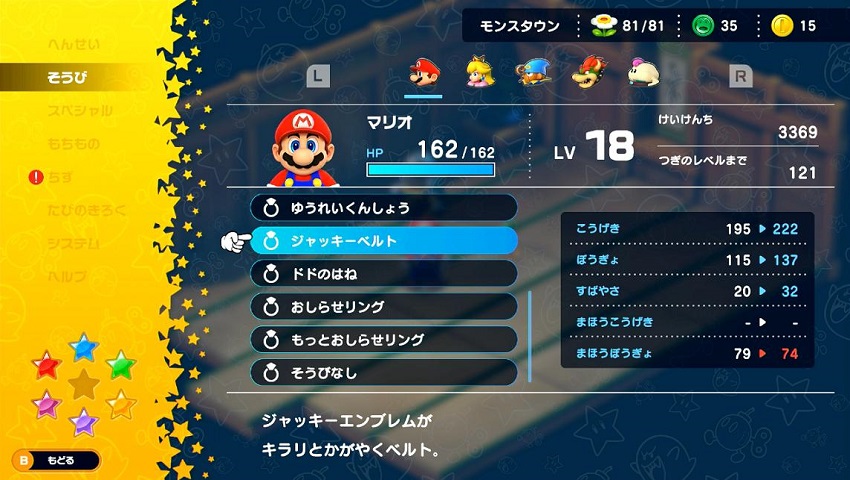This screenshot has height=480, width=850.
Task: Select the ゆうれいくんしょう accessory
Action: click(x=384, y=208)
